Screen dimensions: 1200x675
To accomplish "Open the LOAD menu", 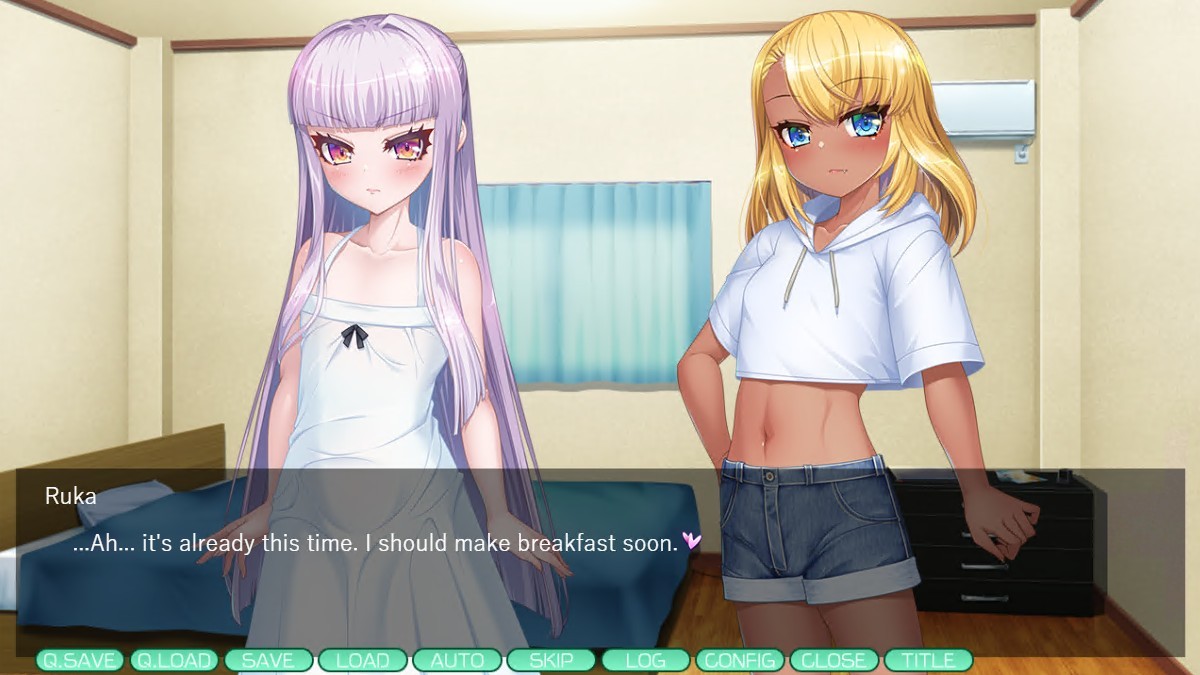I will coord(362,660).
